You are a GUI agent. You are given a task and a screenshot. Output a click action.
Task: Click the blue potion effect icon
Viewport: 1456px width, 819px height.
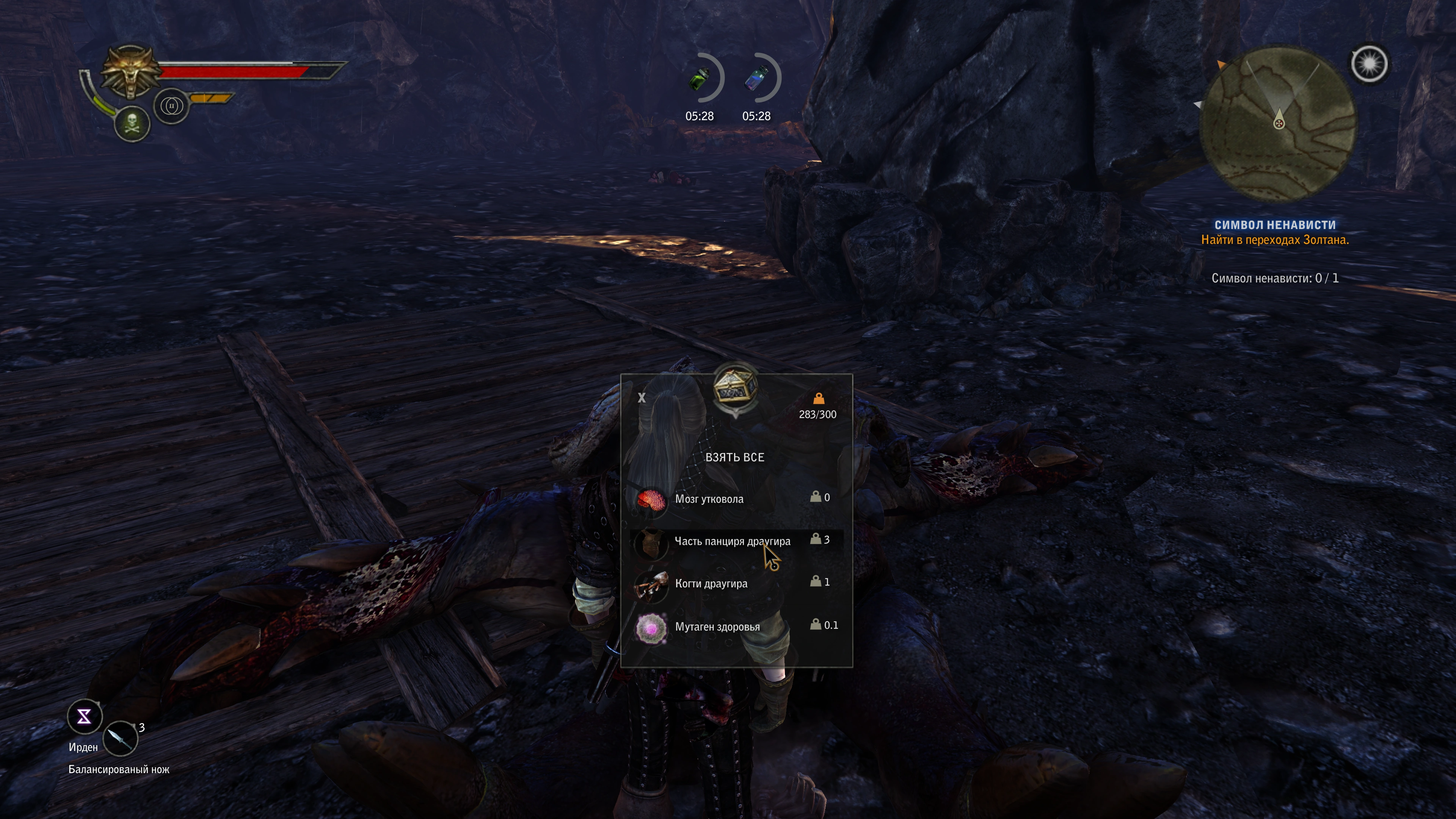pyautogui.click(x=756, y=79)
